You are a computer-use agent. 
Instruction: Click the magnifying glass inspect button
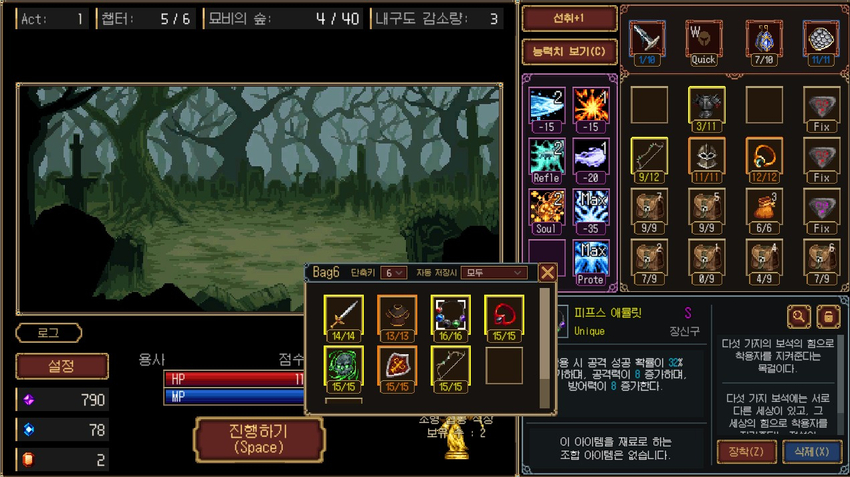pyautogui.click(x=799, y=317)
